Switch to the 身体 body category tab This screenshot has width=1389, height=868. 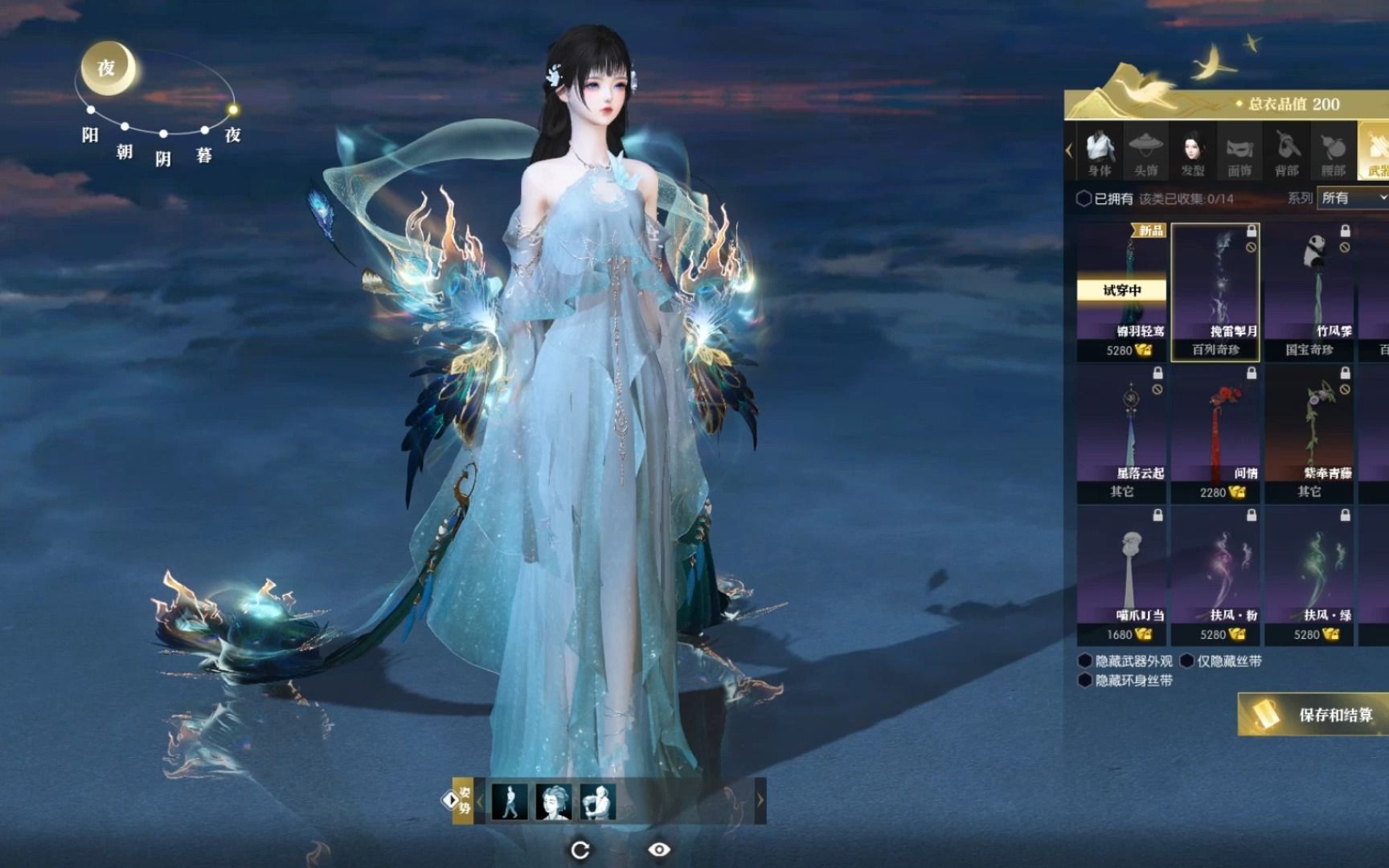[1099, 153]
